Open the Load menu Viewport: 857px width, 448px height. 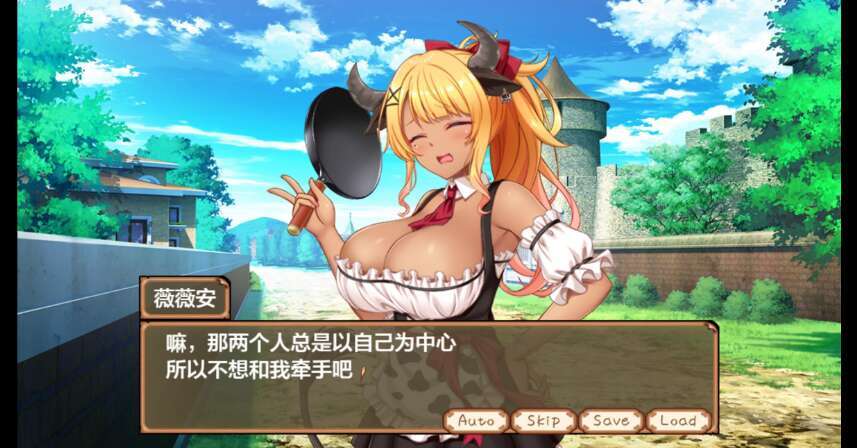coord(678,421)
